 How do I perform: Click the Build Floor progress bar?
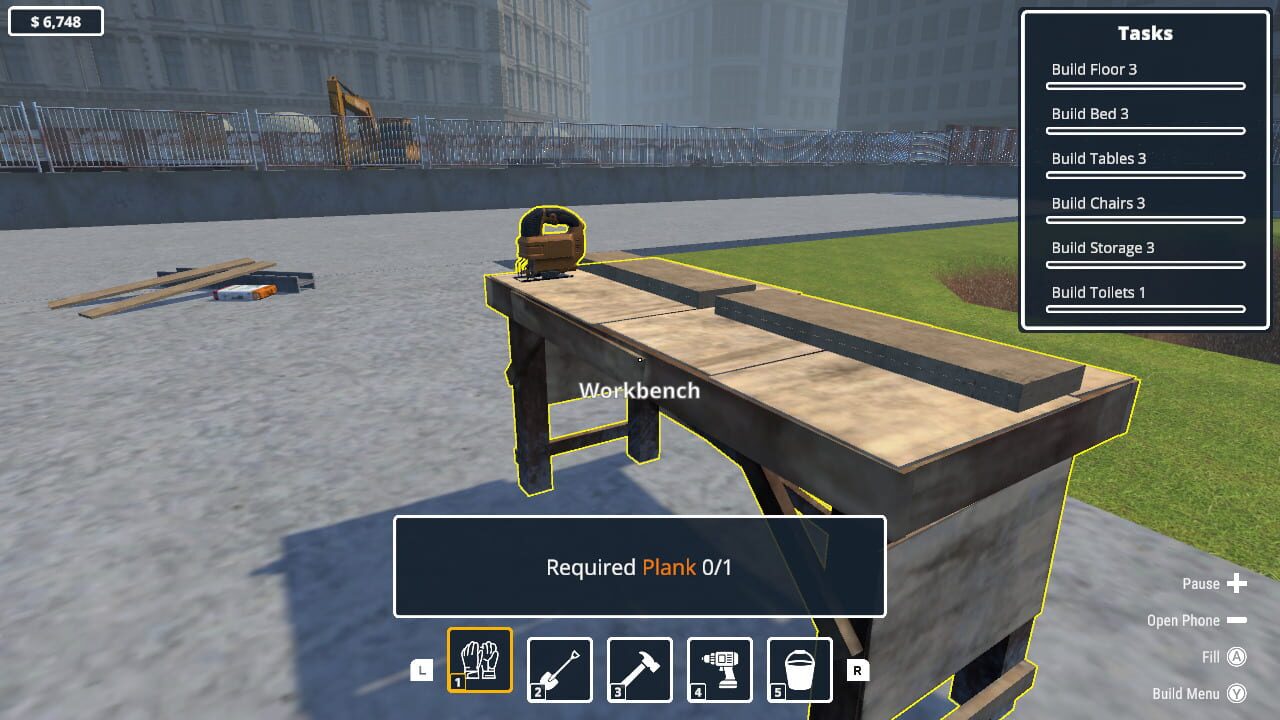(x=1145, y=87)
